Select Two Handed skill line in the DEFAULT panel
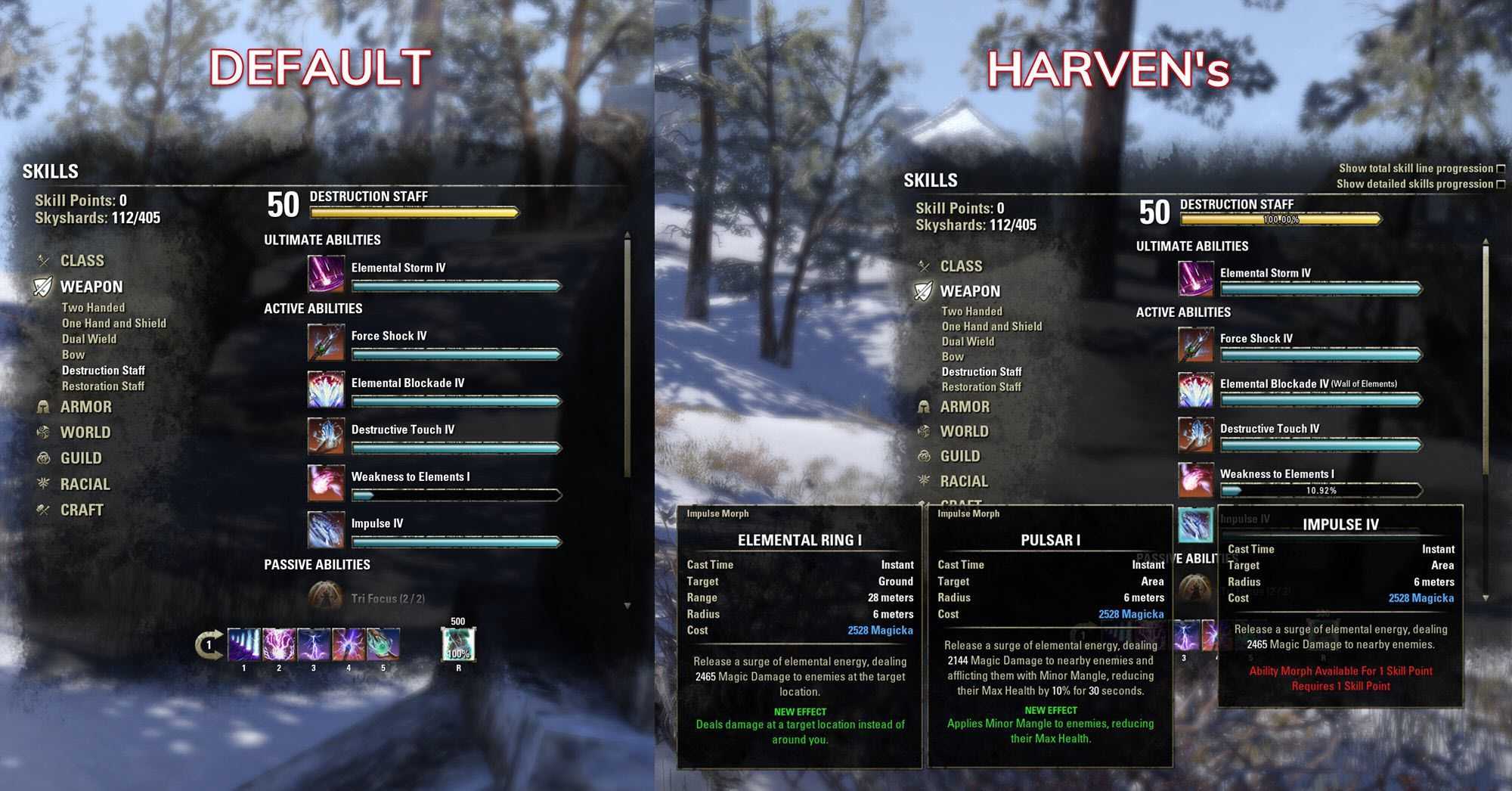This screenshot has width=1512, height=791. [x=93, y=308]
